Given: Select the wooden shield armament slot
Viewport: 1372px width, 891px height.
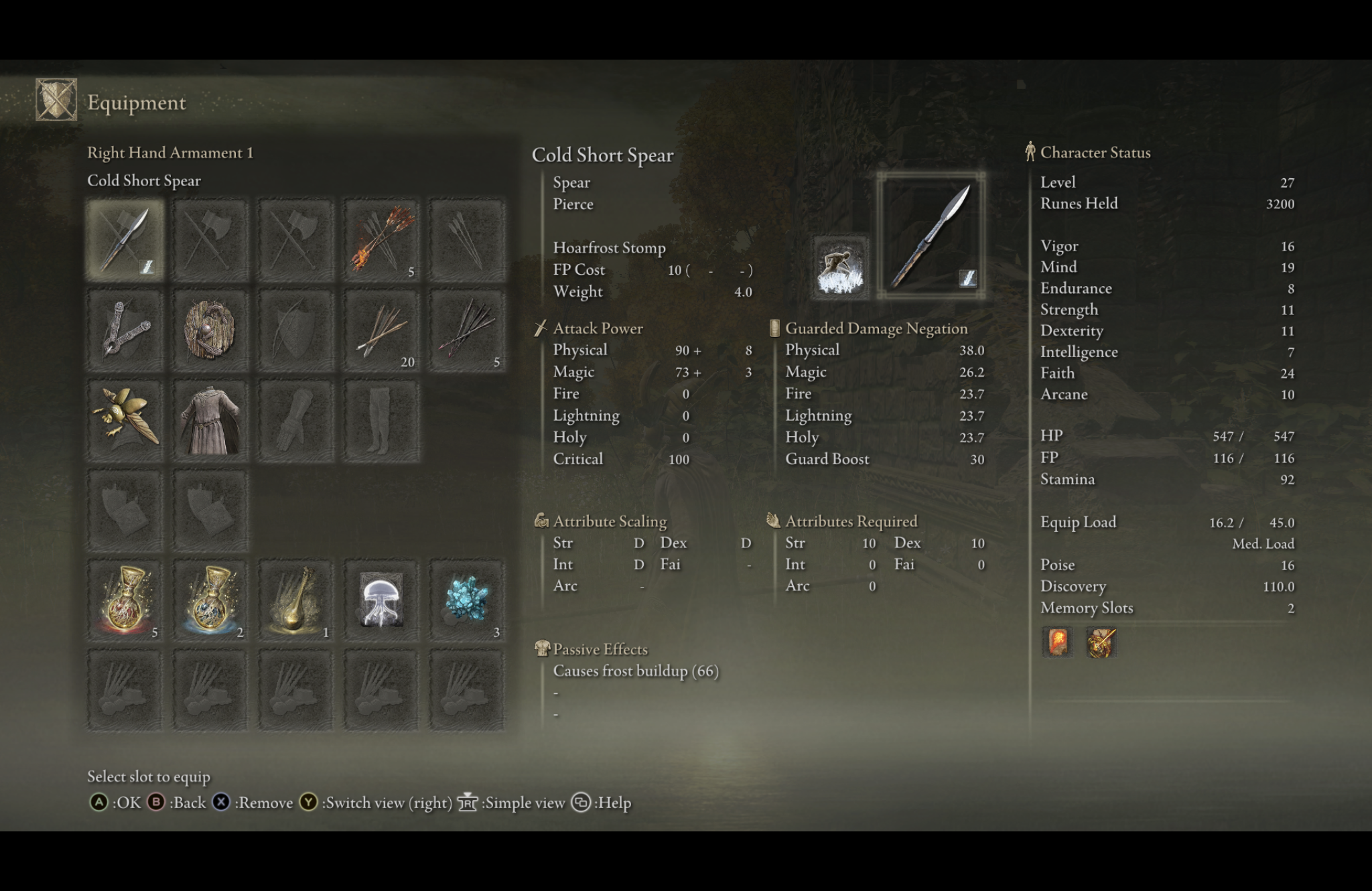Looking at the screenshot, I should tap(210, 331).
